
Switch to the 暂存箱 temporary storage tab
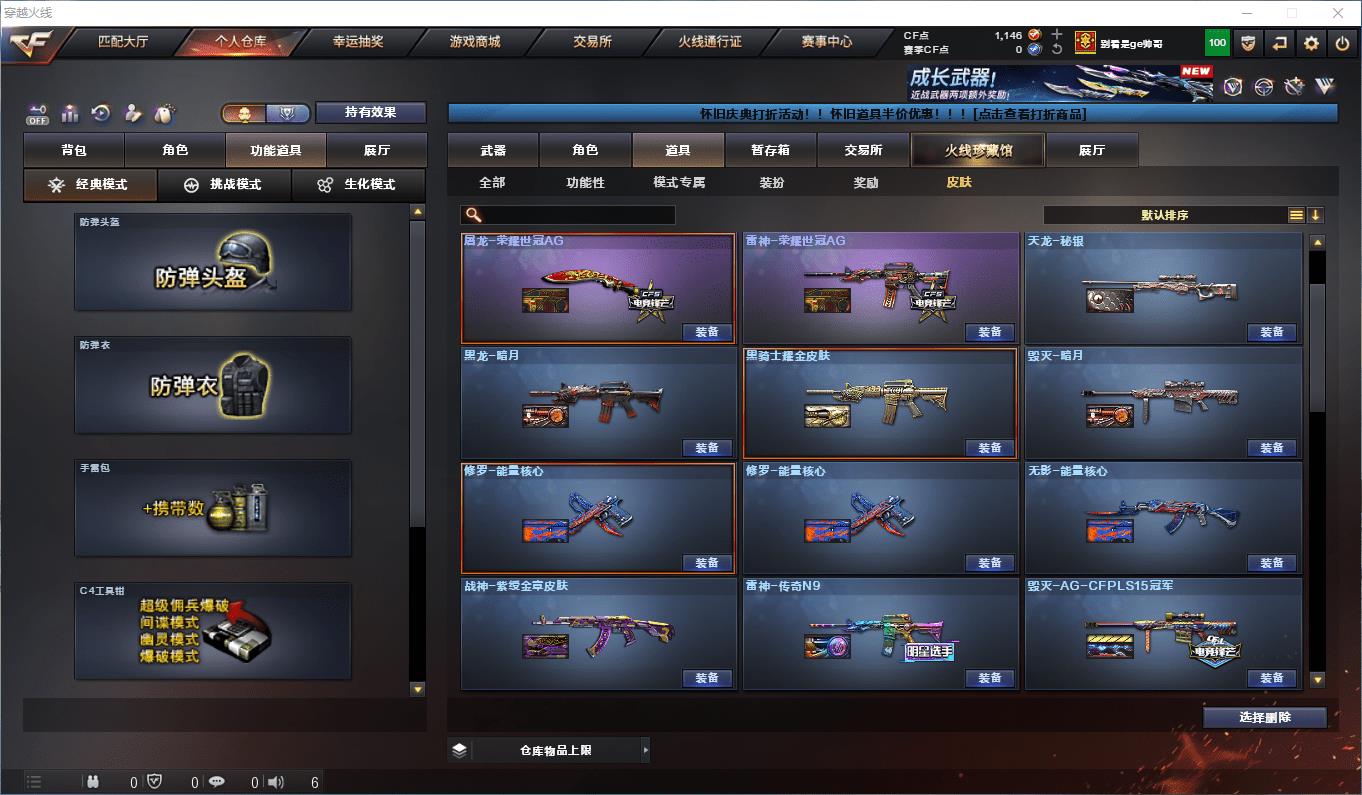[x=770, y=150]
